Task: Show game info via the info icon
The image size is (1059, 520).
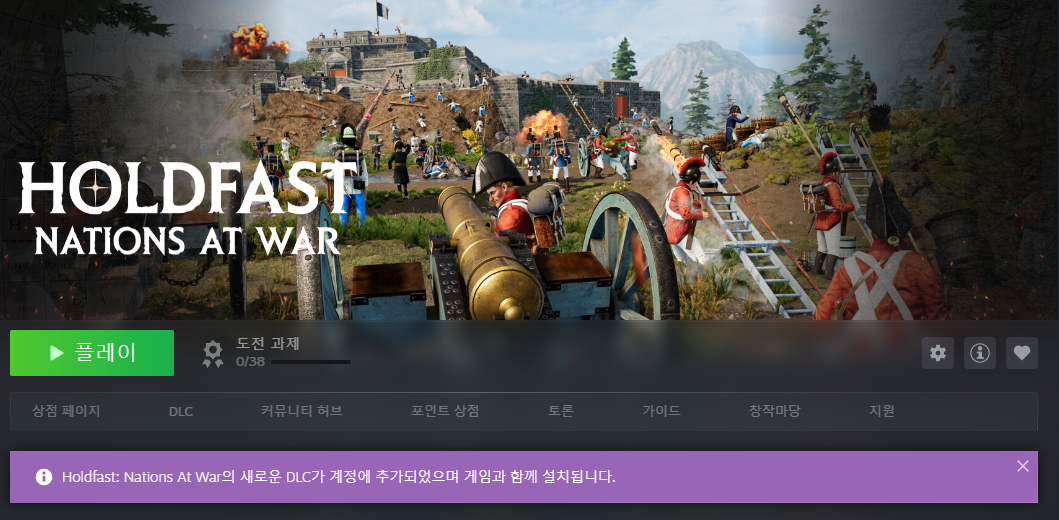Action: click(980, 353)
